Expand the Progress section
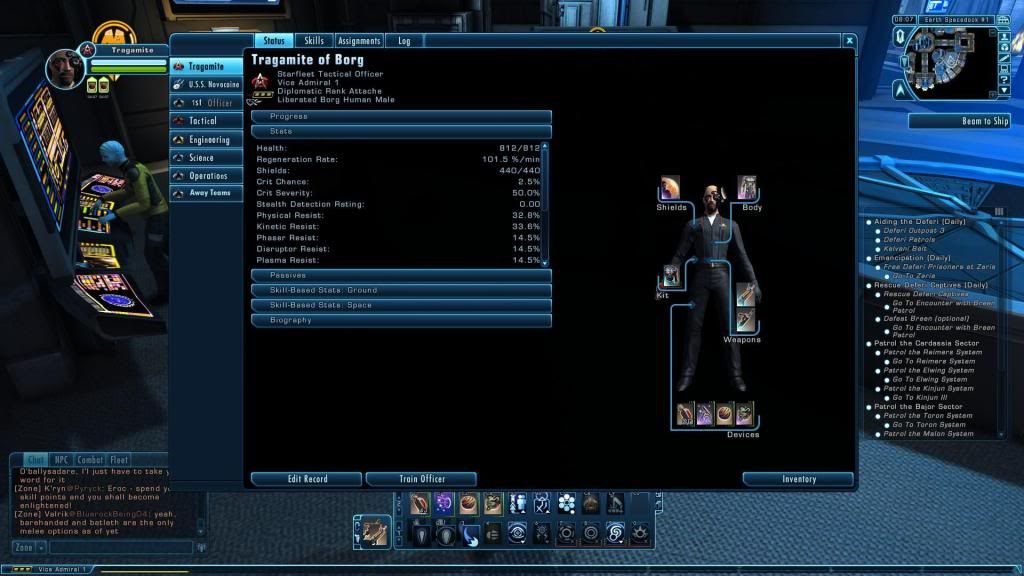The width and height of the screenshot is (1024, 576). pyautogui.click(x=401, y=116)
